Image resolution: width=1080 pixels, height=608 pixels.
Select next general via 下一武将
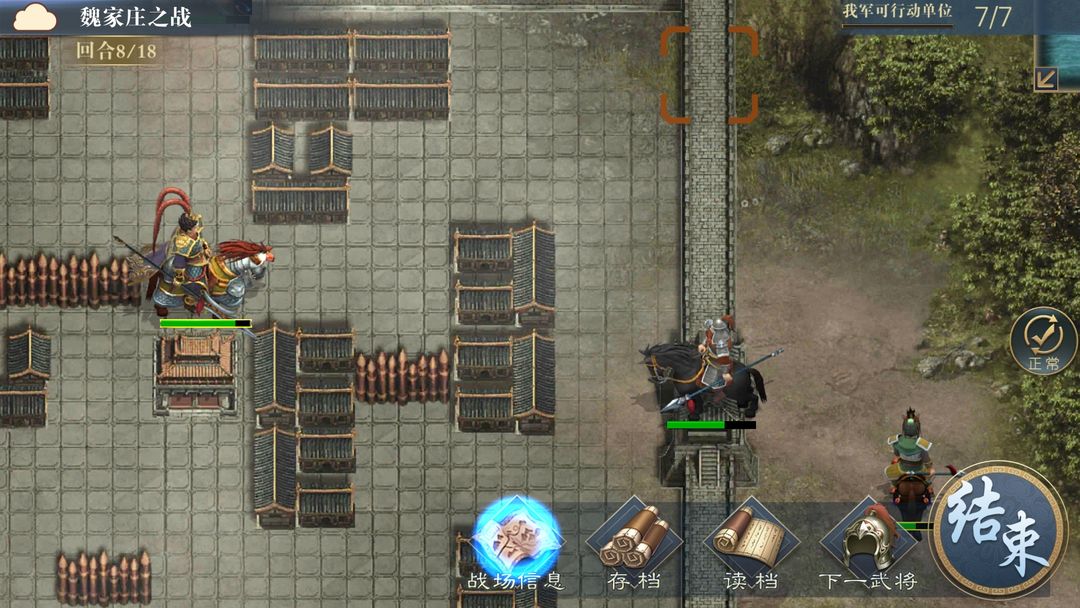tap(867, 543)
